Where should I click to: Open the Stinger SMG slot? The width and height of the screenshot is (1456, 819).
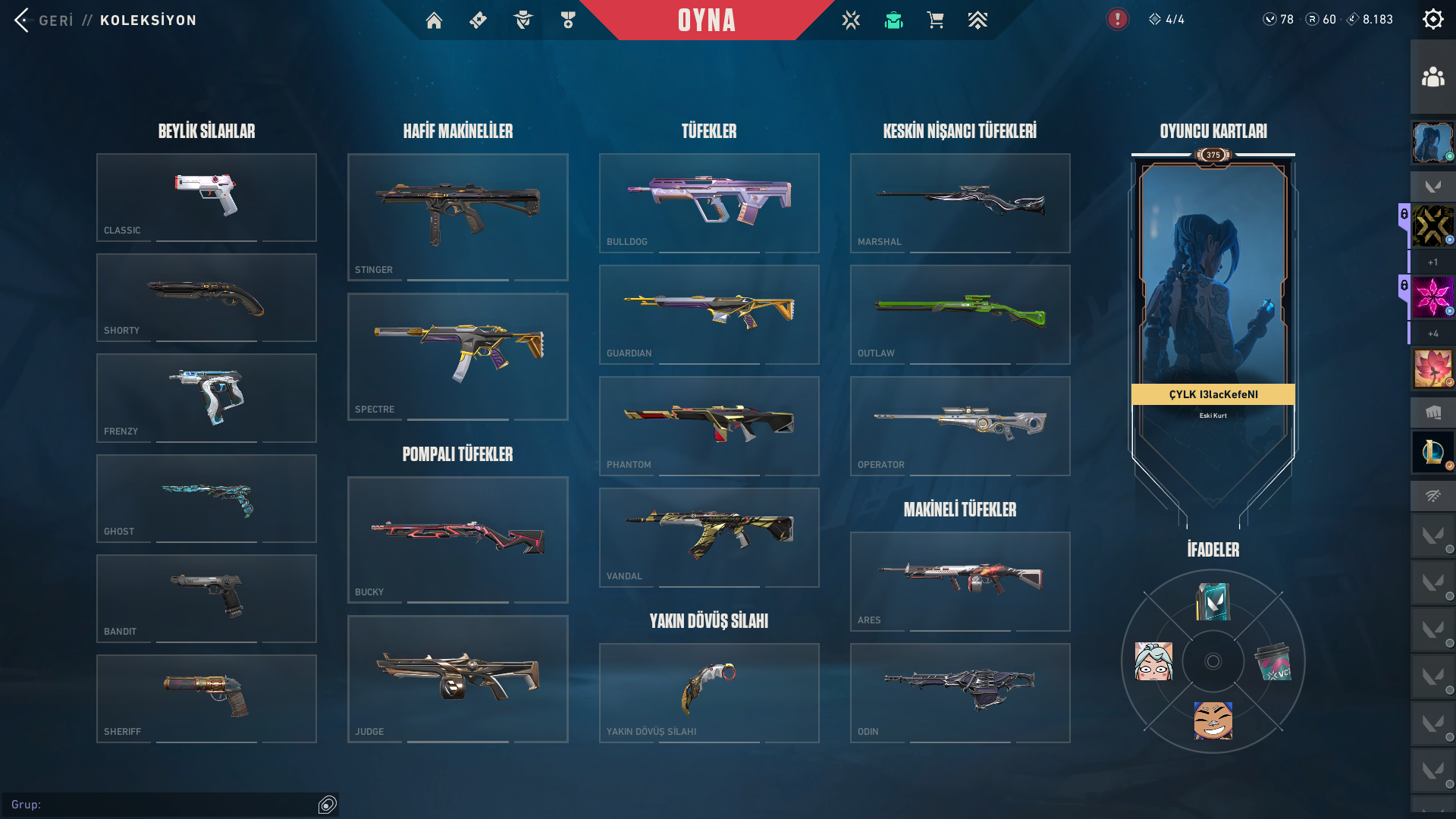457,217
